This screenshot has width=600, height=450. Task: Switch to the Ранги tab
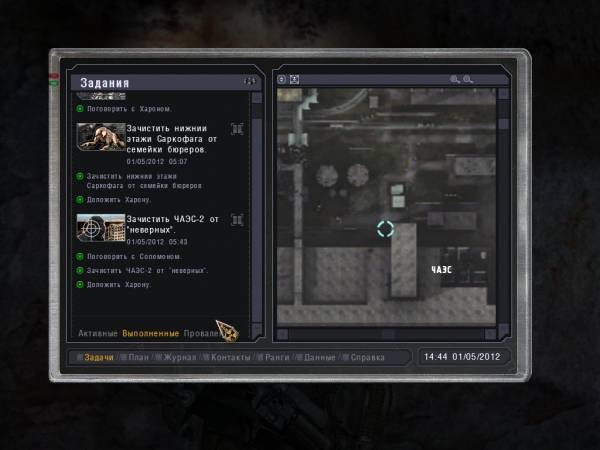point(277,357)
